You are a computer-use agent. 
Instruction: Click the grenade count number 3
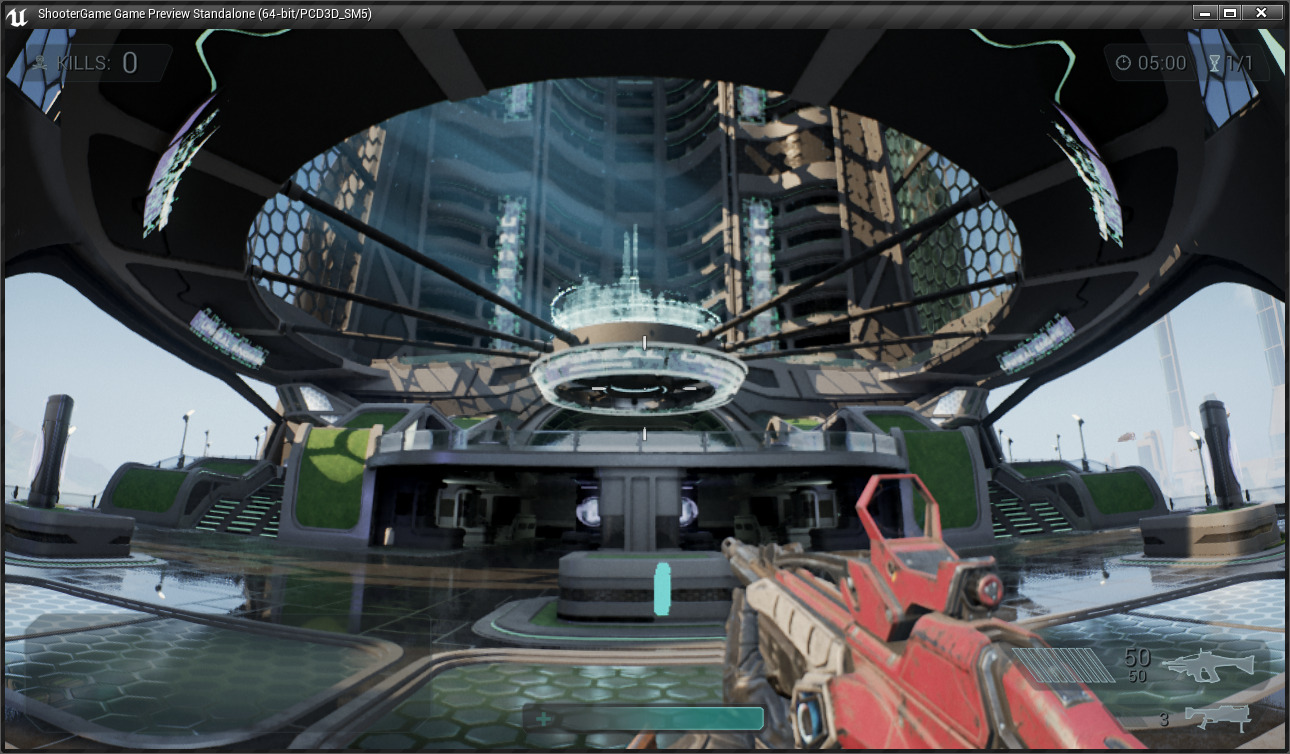tap(1162, 718)
